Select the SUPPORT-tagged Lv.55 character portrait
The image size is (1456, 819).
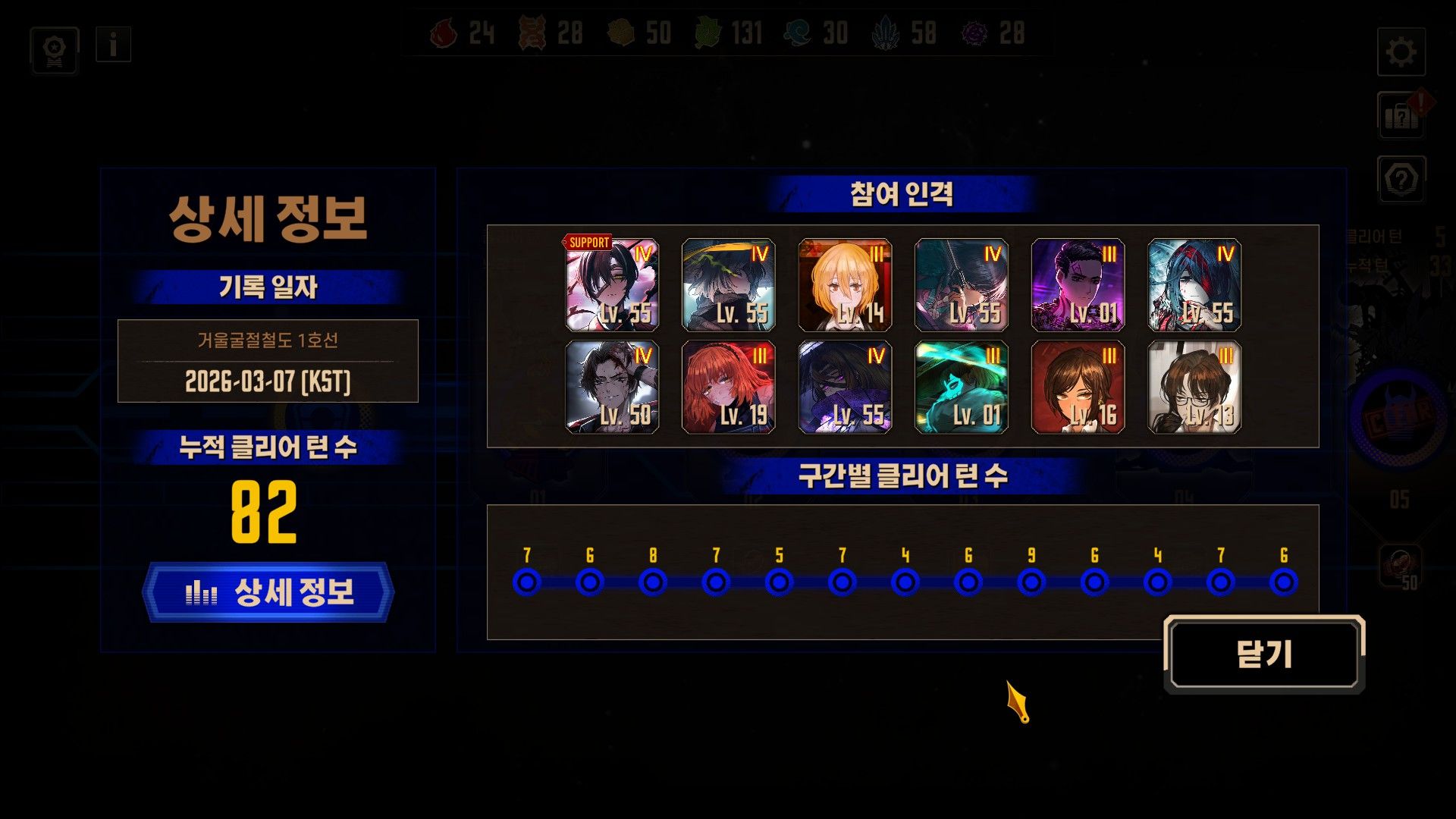[611, 287]
